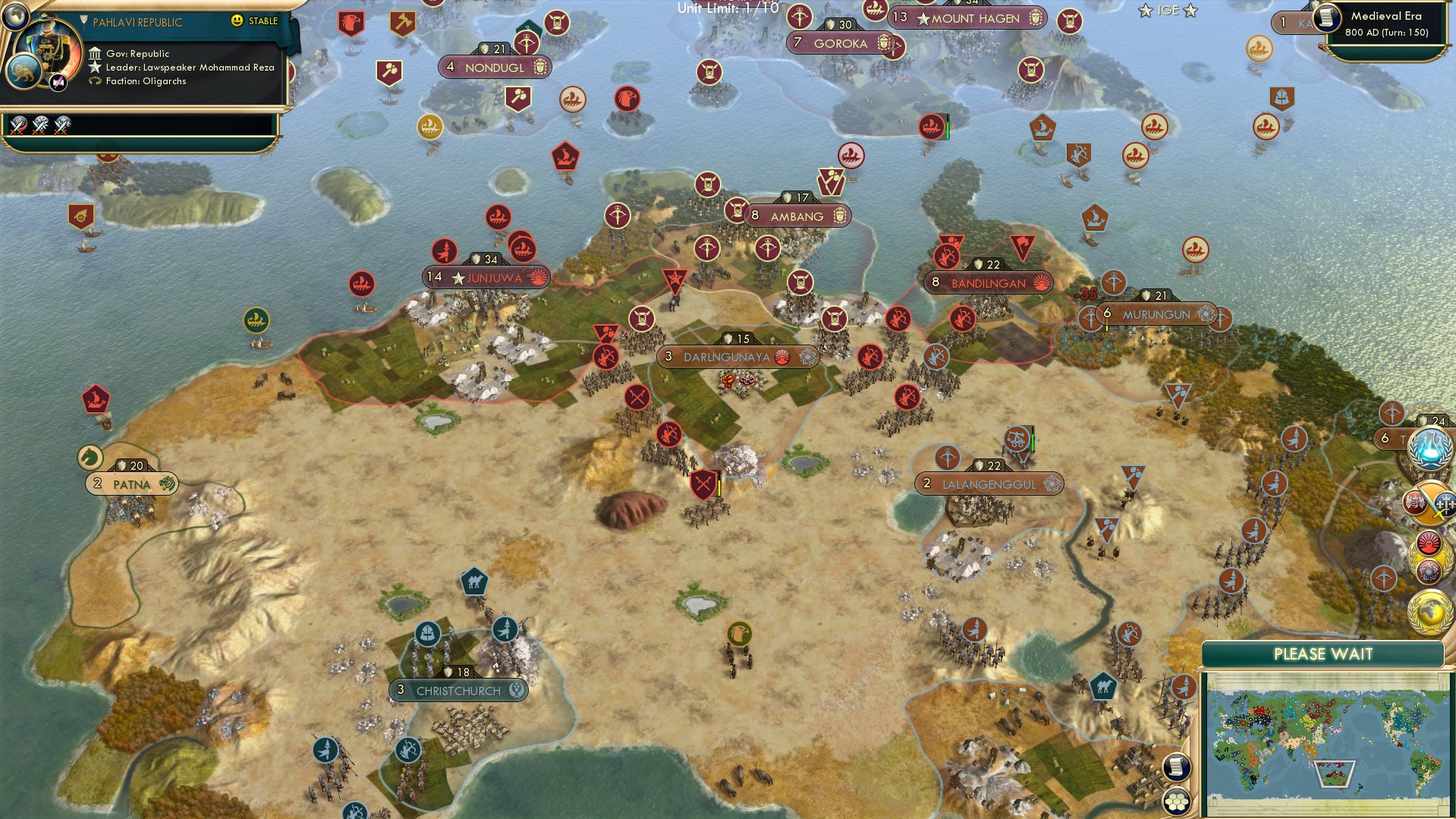1456x819 pixels.
Task: Open diplomacy via the golden globe icon
Action: [1431, 612]
